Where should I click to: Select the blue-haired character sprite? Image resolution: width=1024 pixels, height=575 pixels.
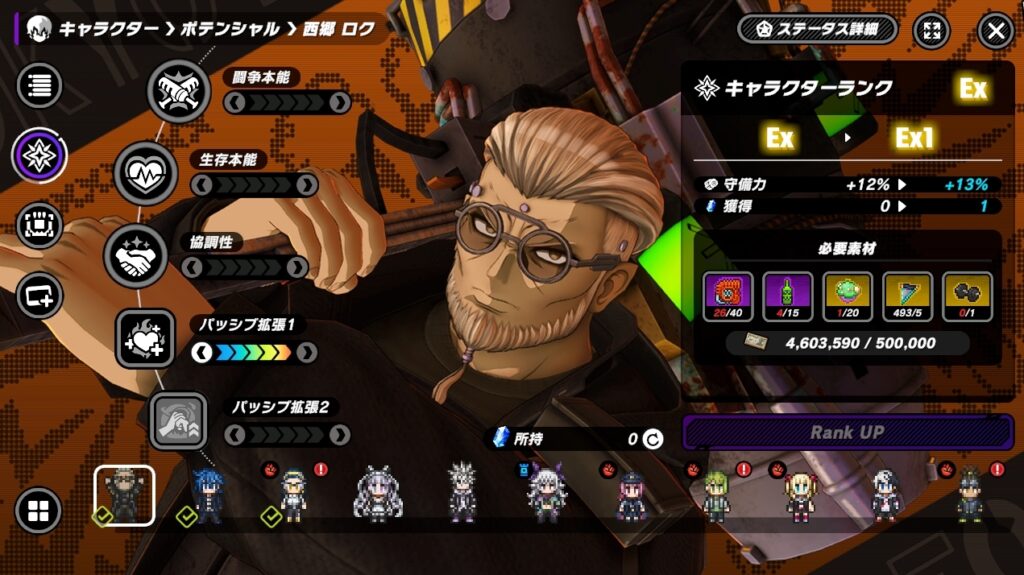(x=208, y=496)
